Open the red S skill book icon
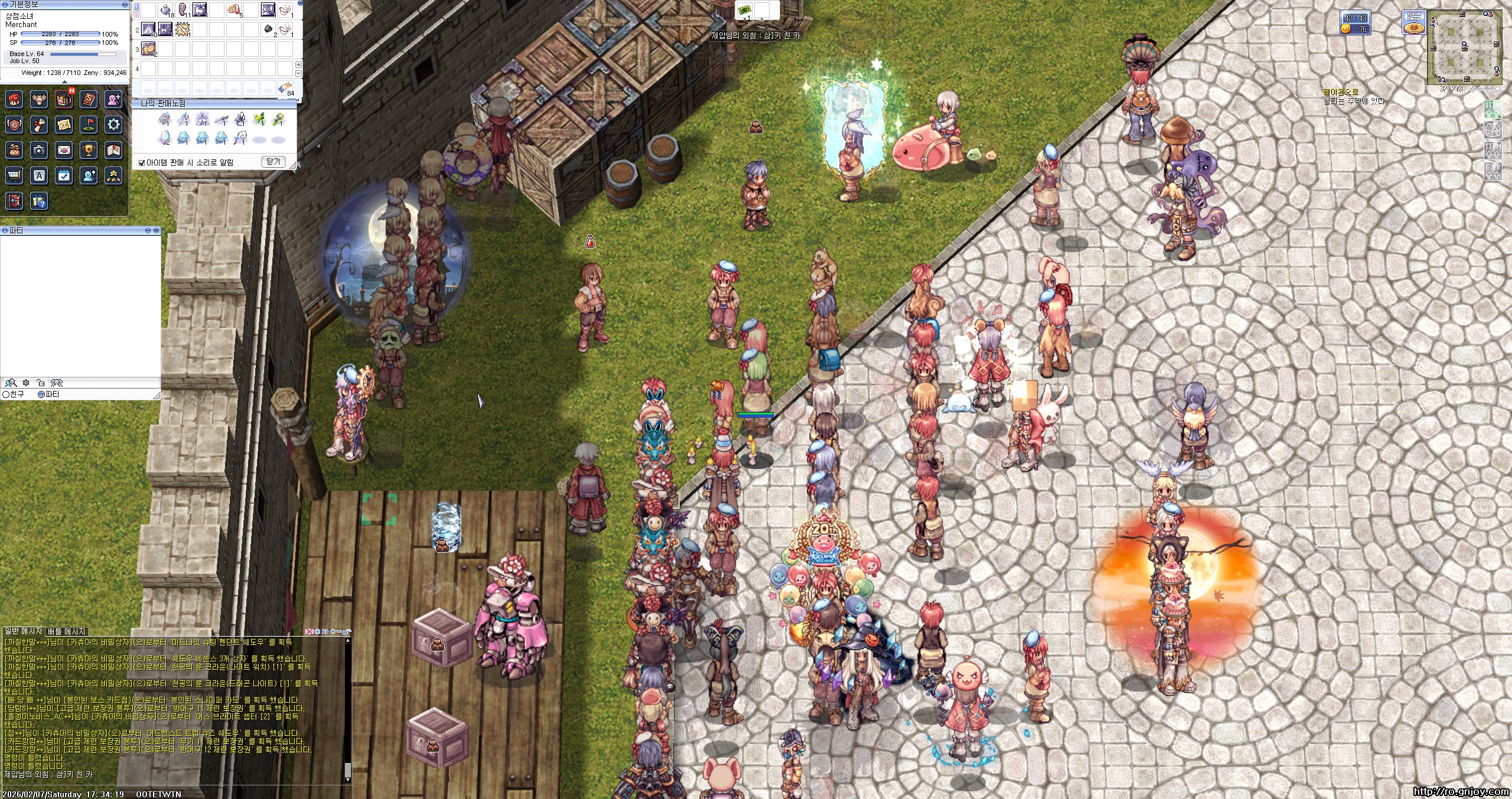Image resolution: width=1512 pixels, height=799 pixels. pos(89,99)
